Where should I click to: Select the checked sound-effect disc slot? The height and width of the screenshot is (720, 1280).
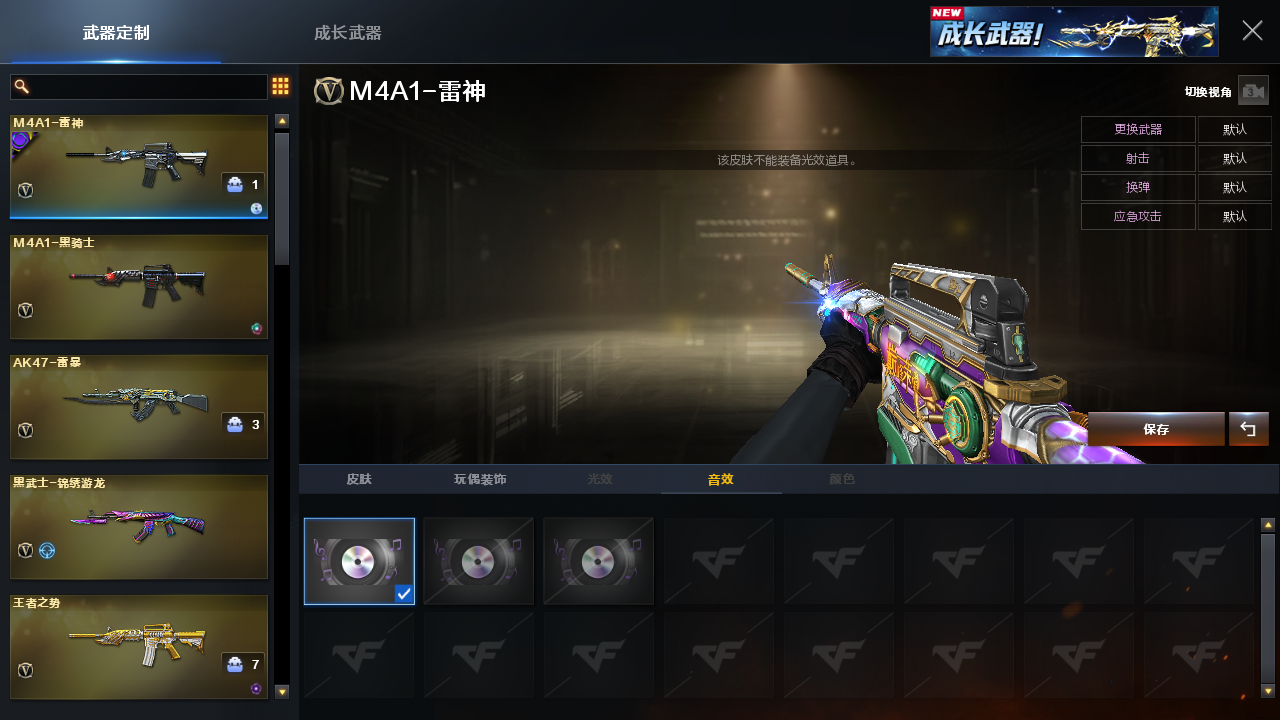coord(359,561)
